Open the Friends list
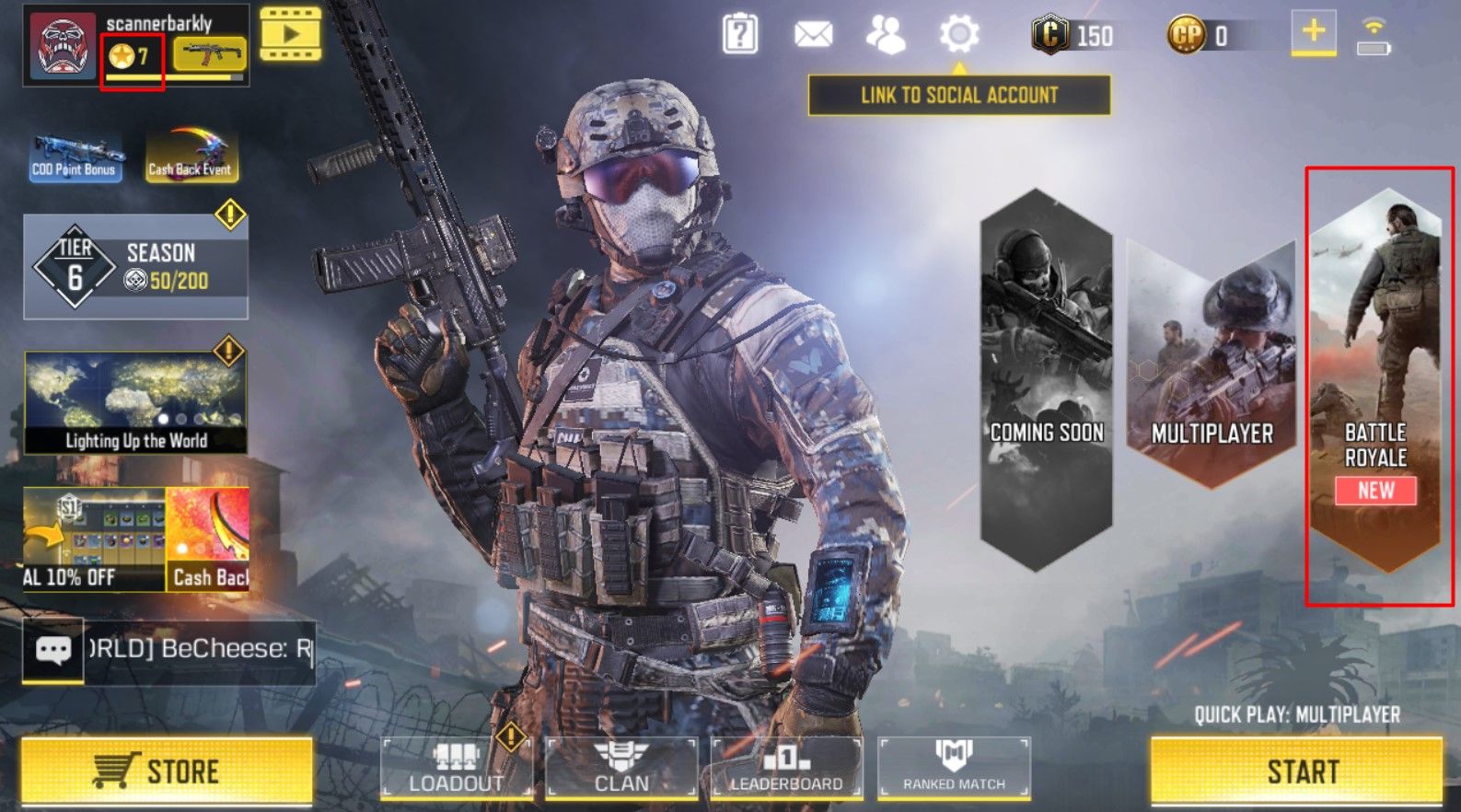1461x812 pixels. 887,34
